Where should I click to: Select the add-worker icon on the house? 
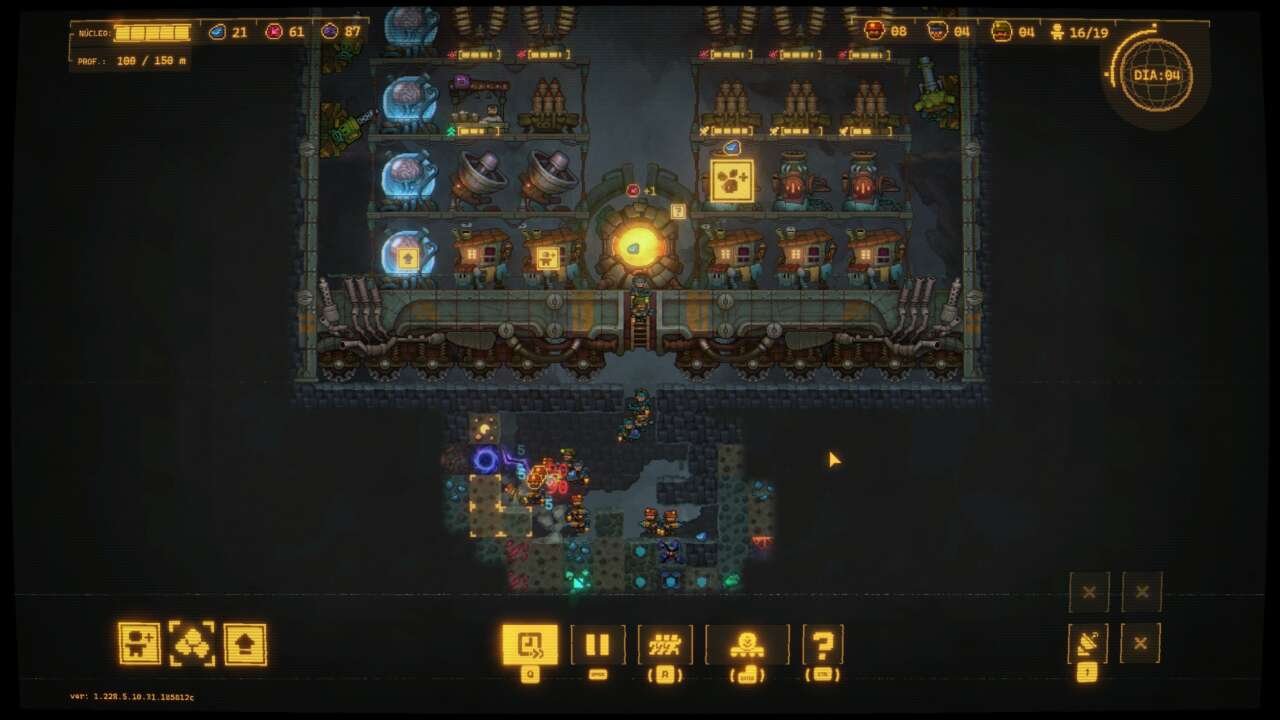(x=547, y=258)
